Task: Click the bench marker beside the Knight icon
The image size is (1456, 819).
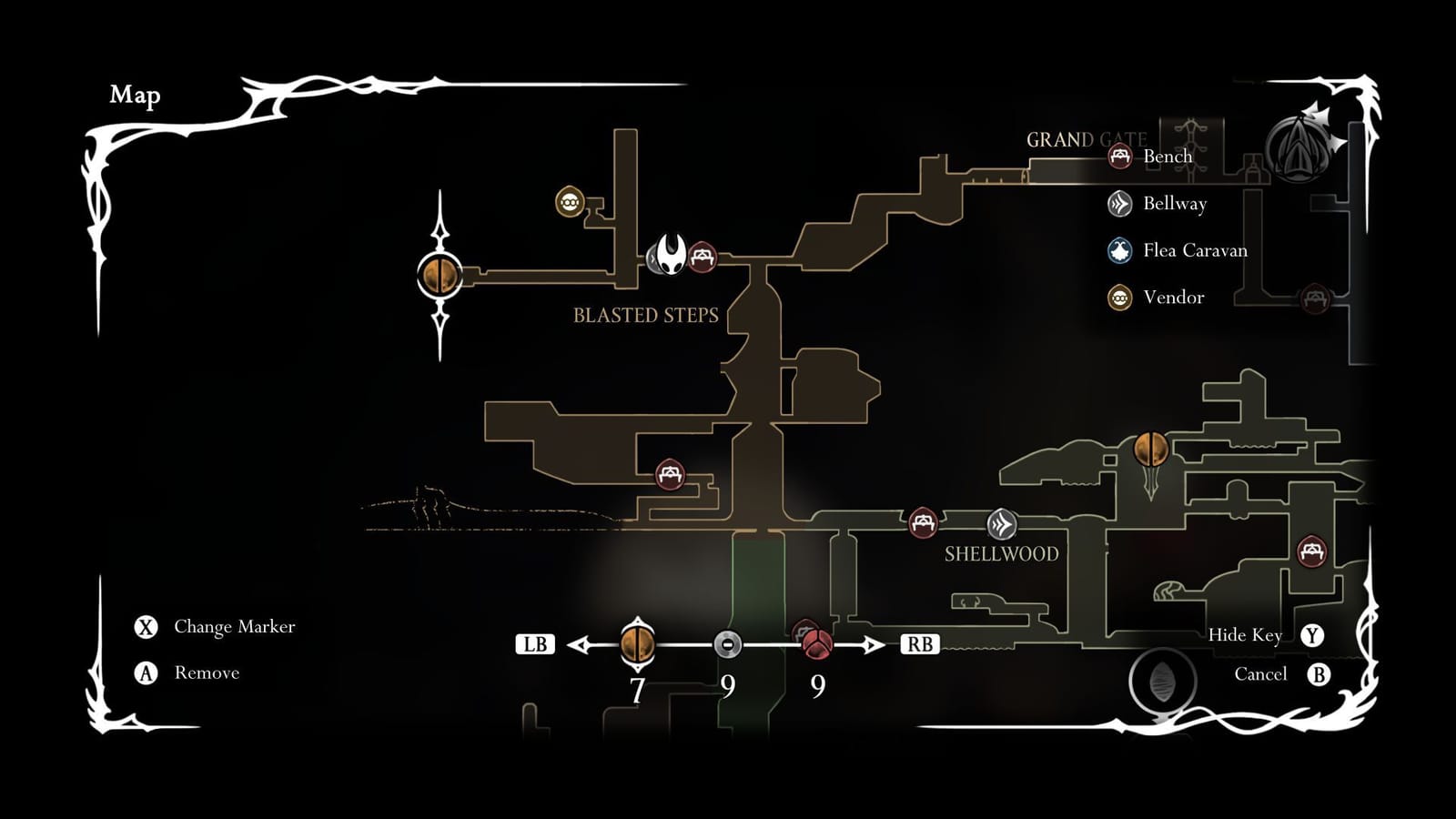Action: point(702,256)
